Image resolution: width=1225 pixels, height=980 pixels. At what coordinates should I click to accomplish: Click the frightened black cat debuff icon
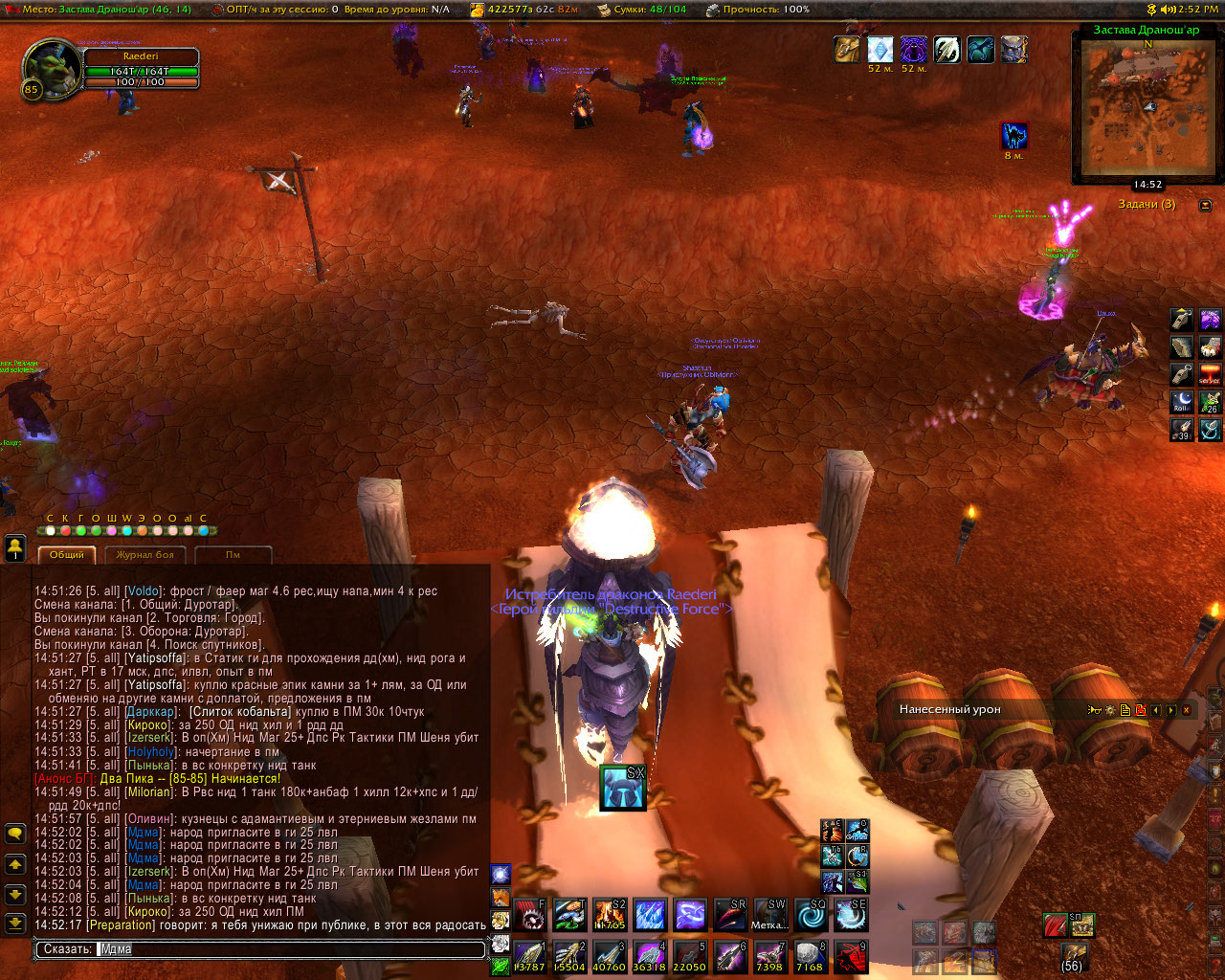pyautogui.click(x=1014, y=136)
